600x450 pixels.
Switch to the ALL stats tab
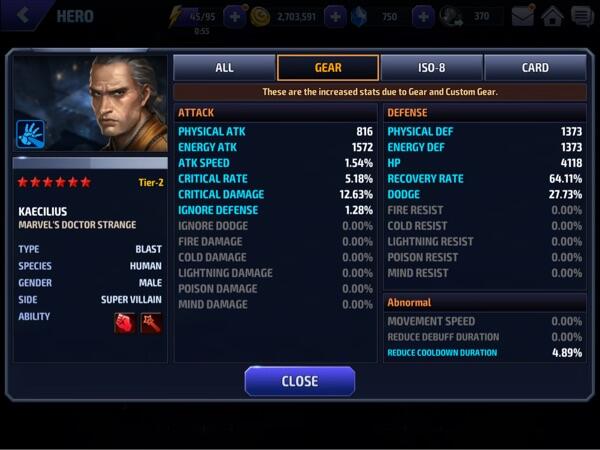[x=224, y=68]
